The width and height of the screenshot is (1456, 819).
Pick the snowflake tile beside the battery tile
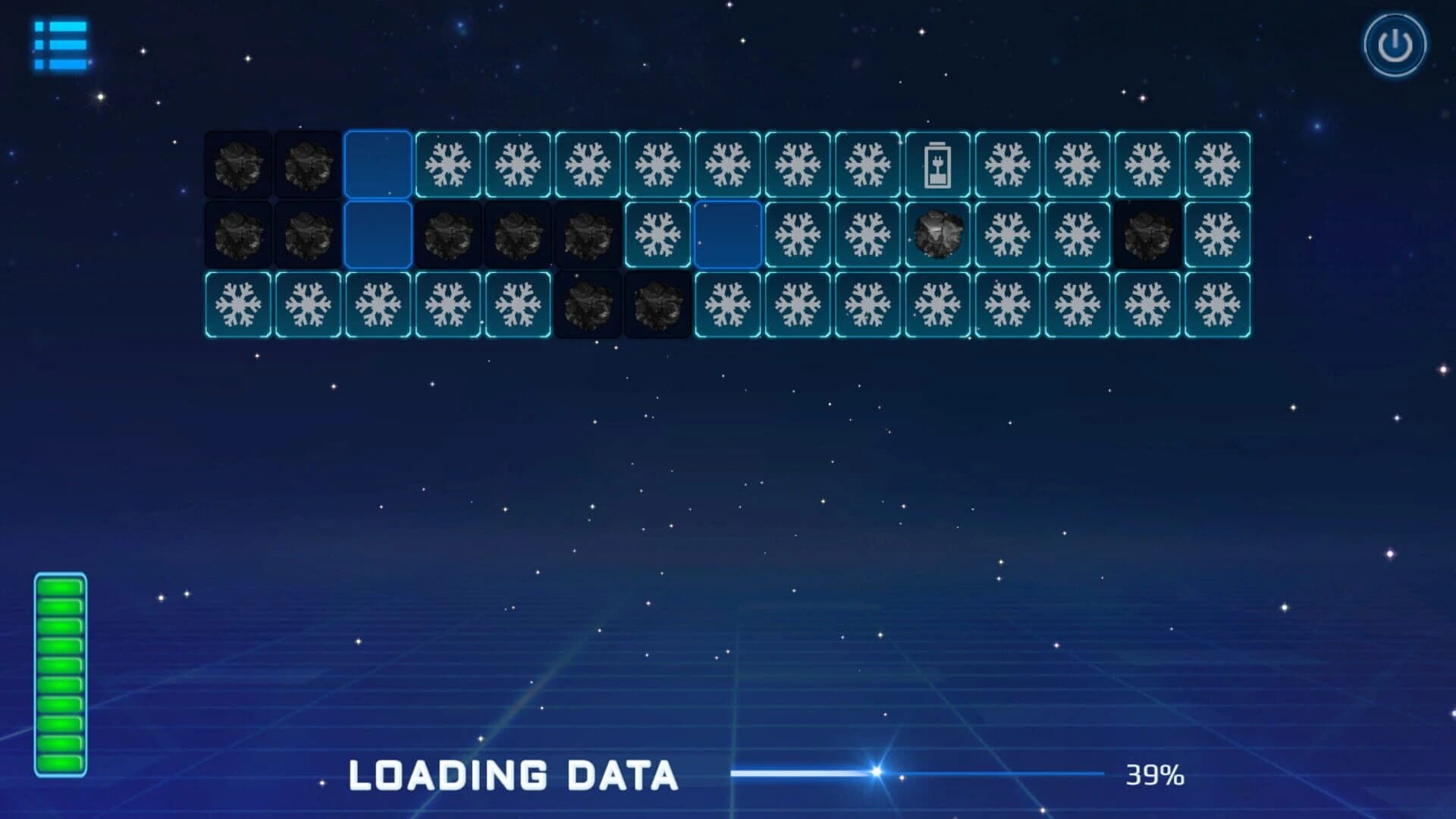click(1007, 163)
